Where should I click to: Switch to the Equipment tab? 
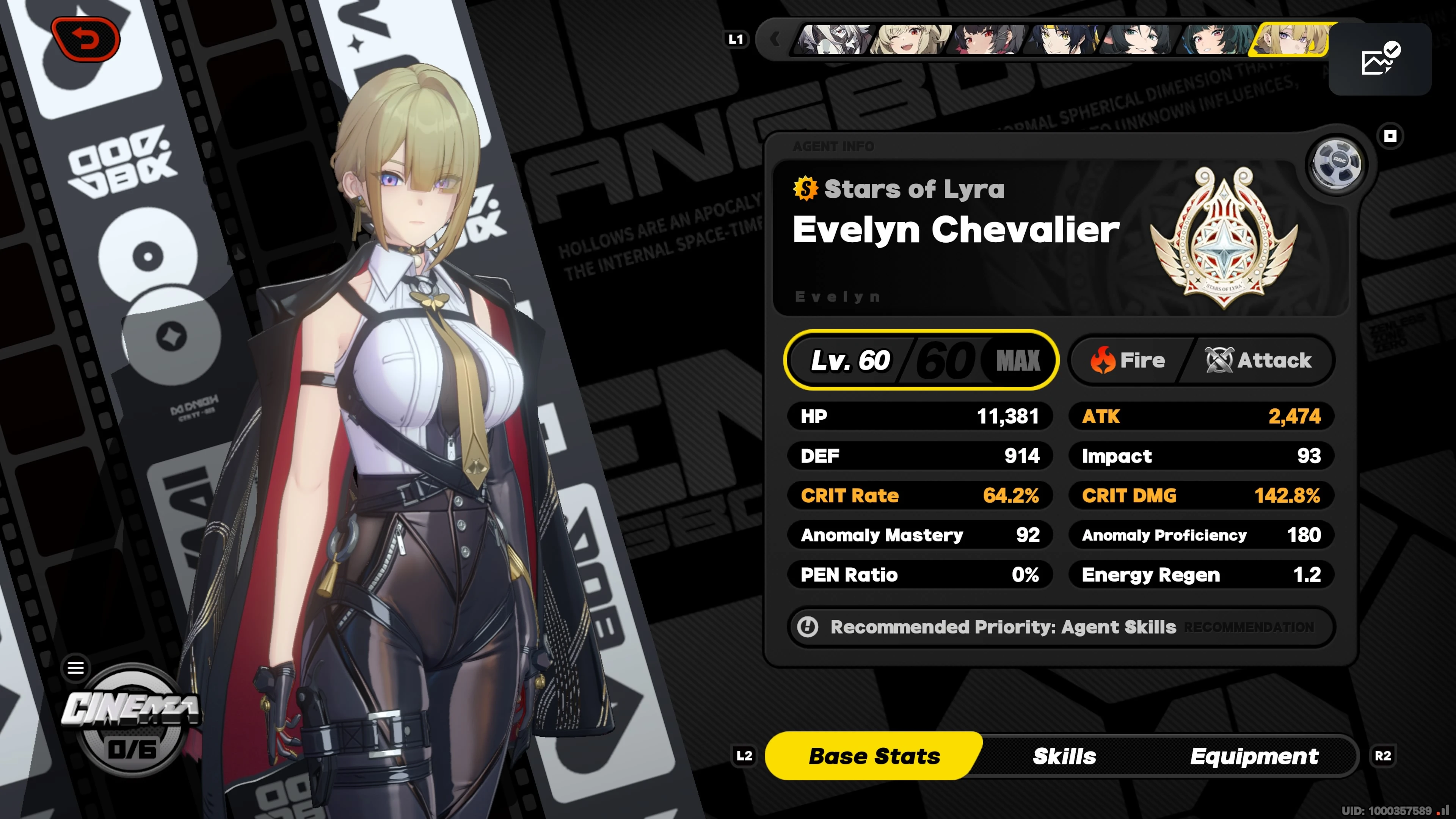click(x=1255, y=756)
